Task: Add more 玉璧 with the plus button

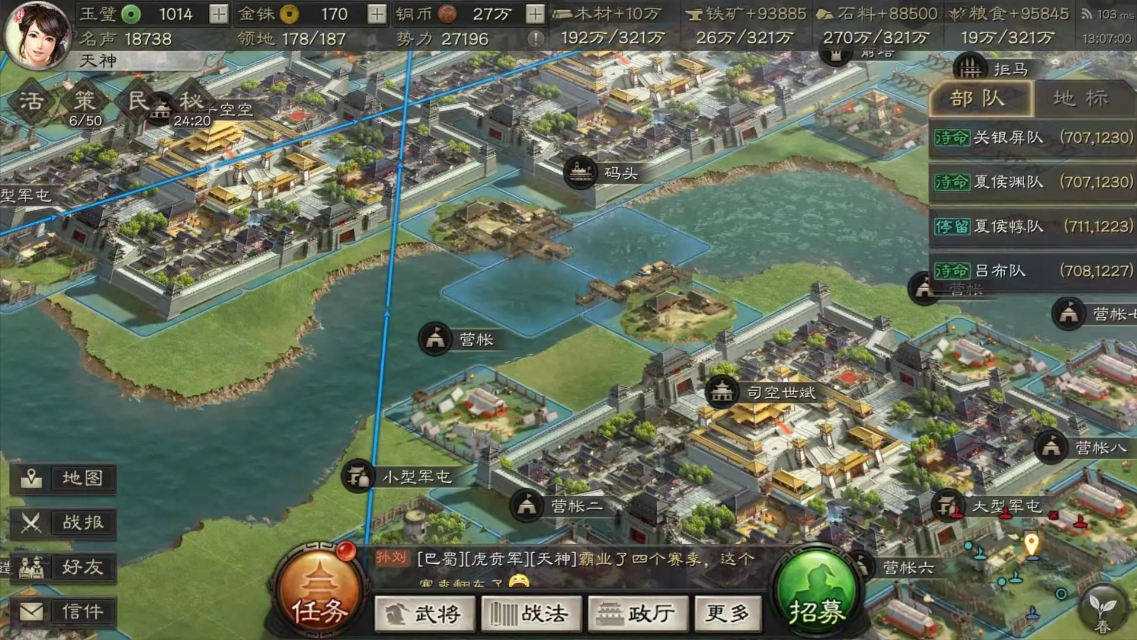Action: (x=218, y=14)
